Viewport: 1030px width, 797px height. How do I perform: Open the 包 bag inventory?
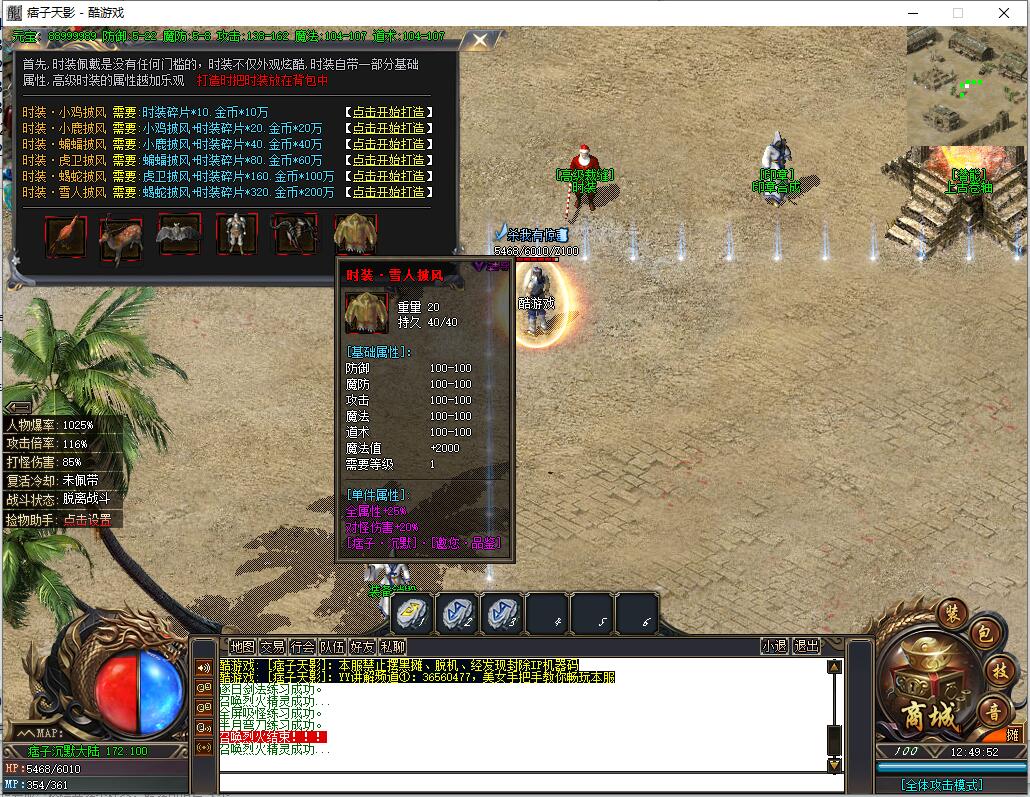[983, 634]
